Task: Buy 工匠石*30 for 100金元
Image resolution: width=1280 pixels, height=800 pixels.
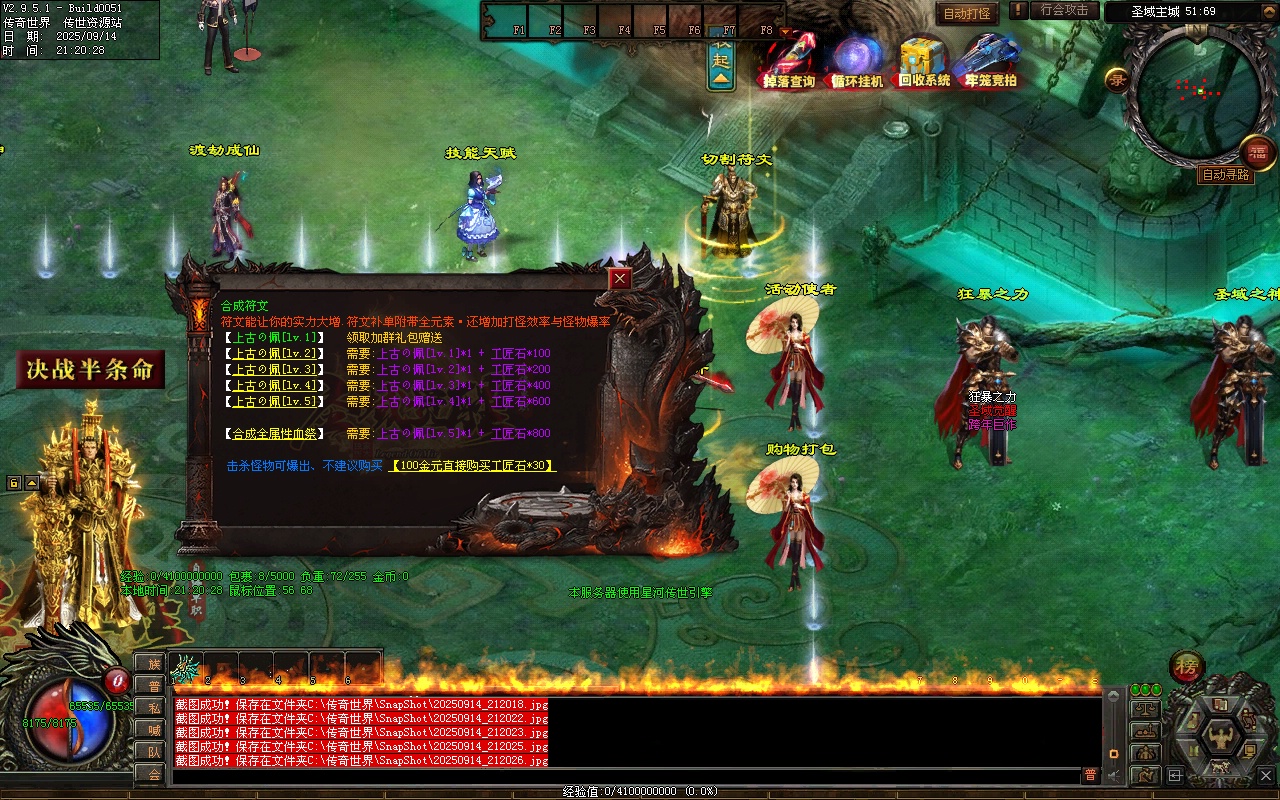Action: [x=473, y=465]
